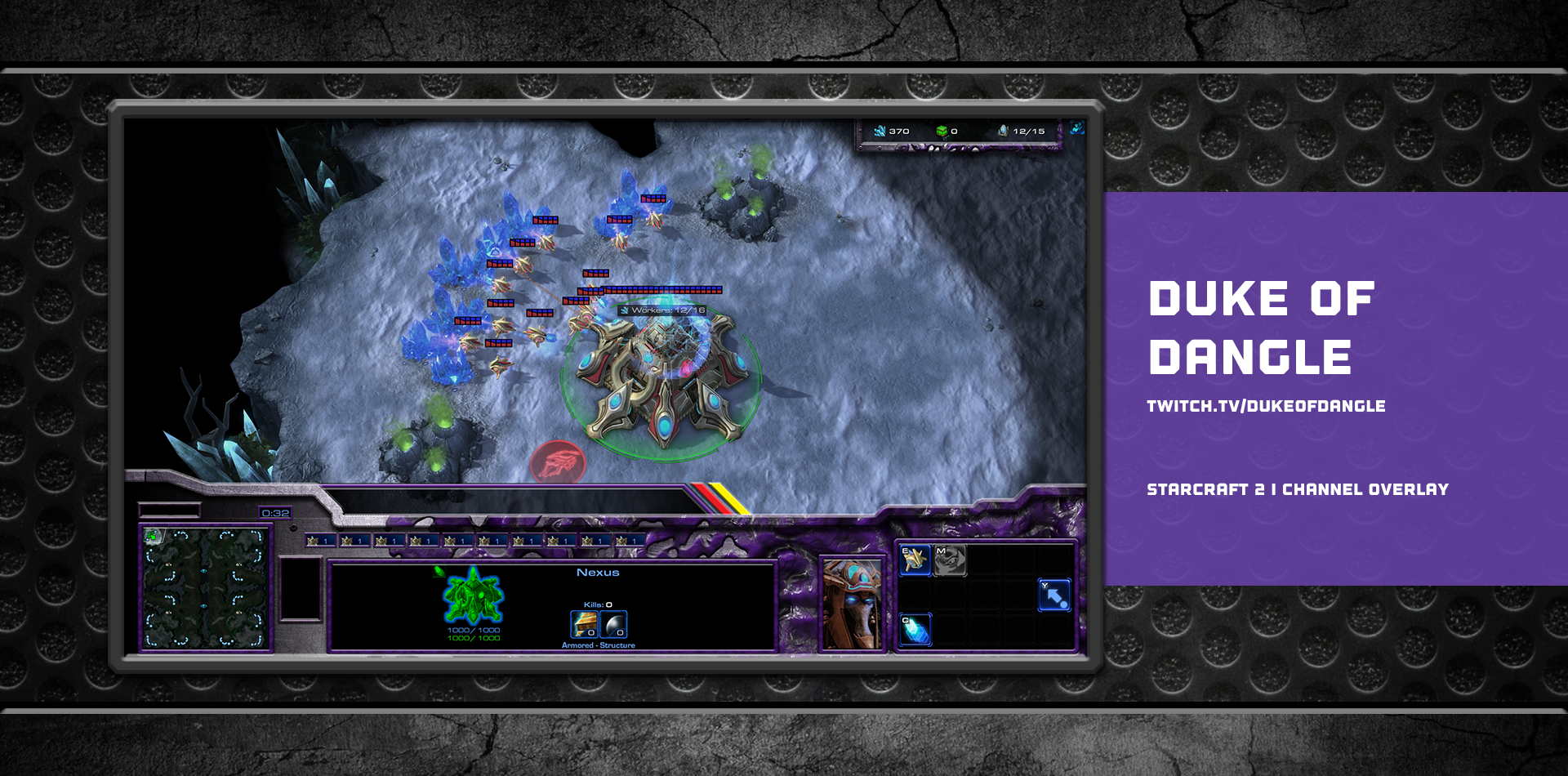Activate the Chrono Boost crystal ability

[x=915, y=630]
